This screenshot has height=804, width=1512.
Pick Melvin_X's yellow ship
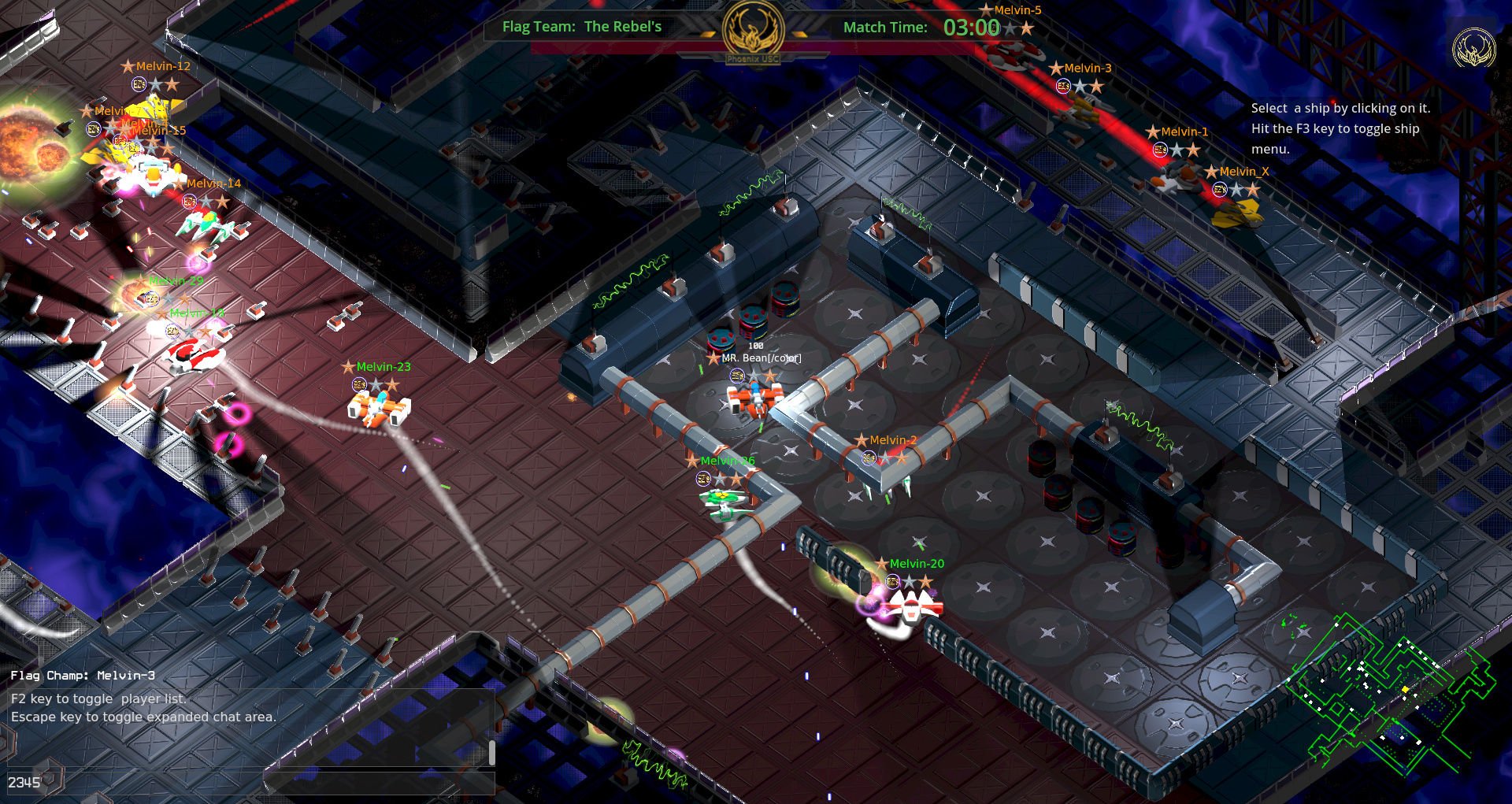pos(1236,212)
